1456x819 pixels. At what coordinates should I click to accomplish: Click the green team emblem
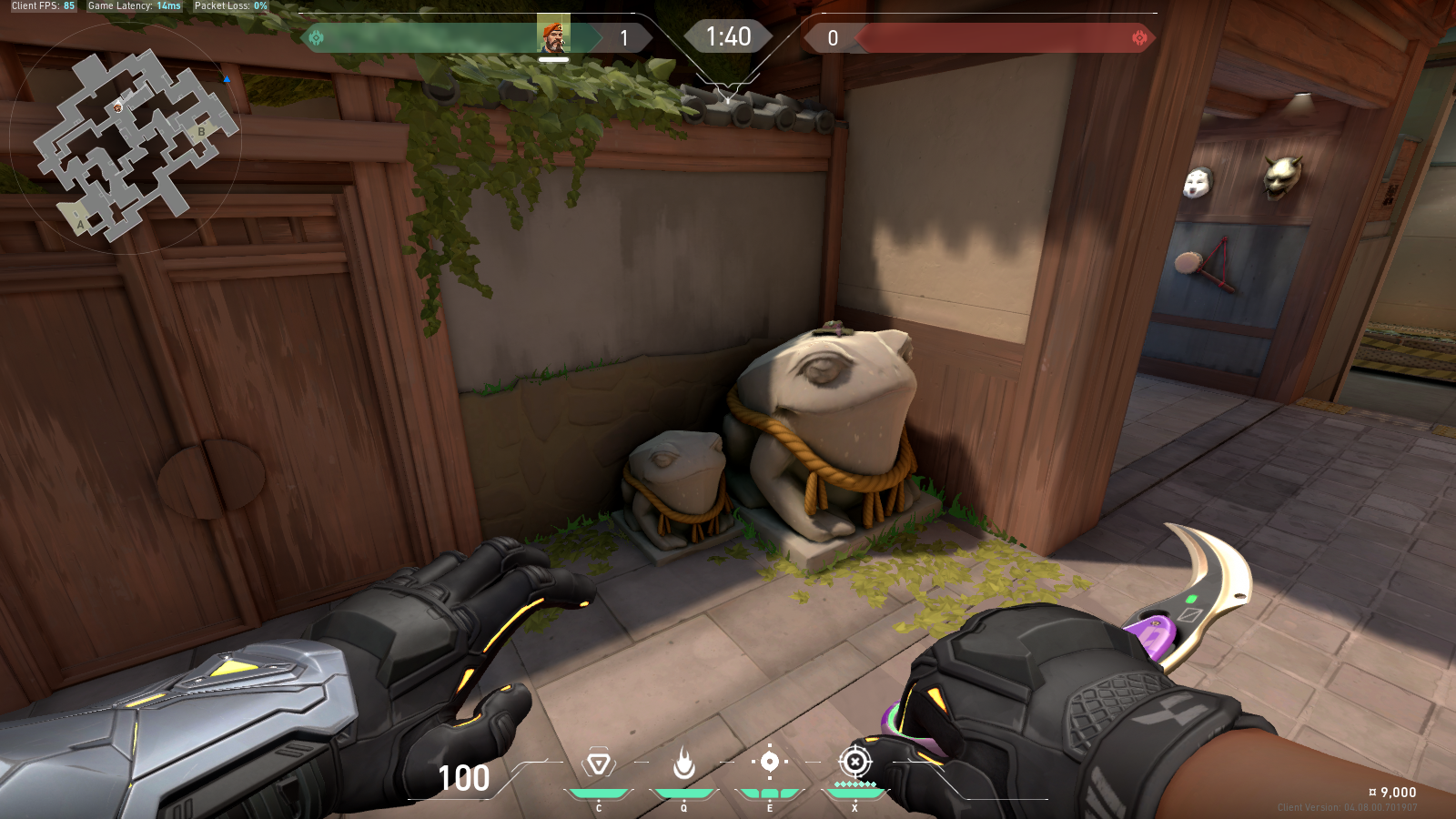click(317, 37)
